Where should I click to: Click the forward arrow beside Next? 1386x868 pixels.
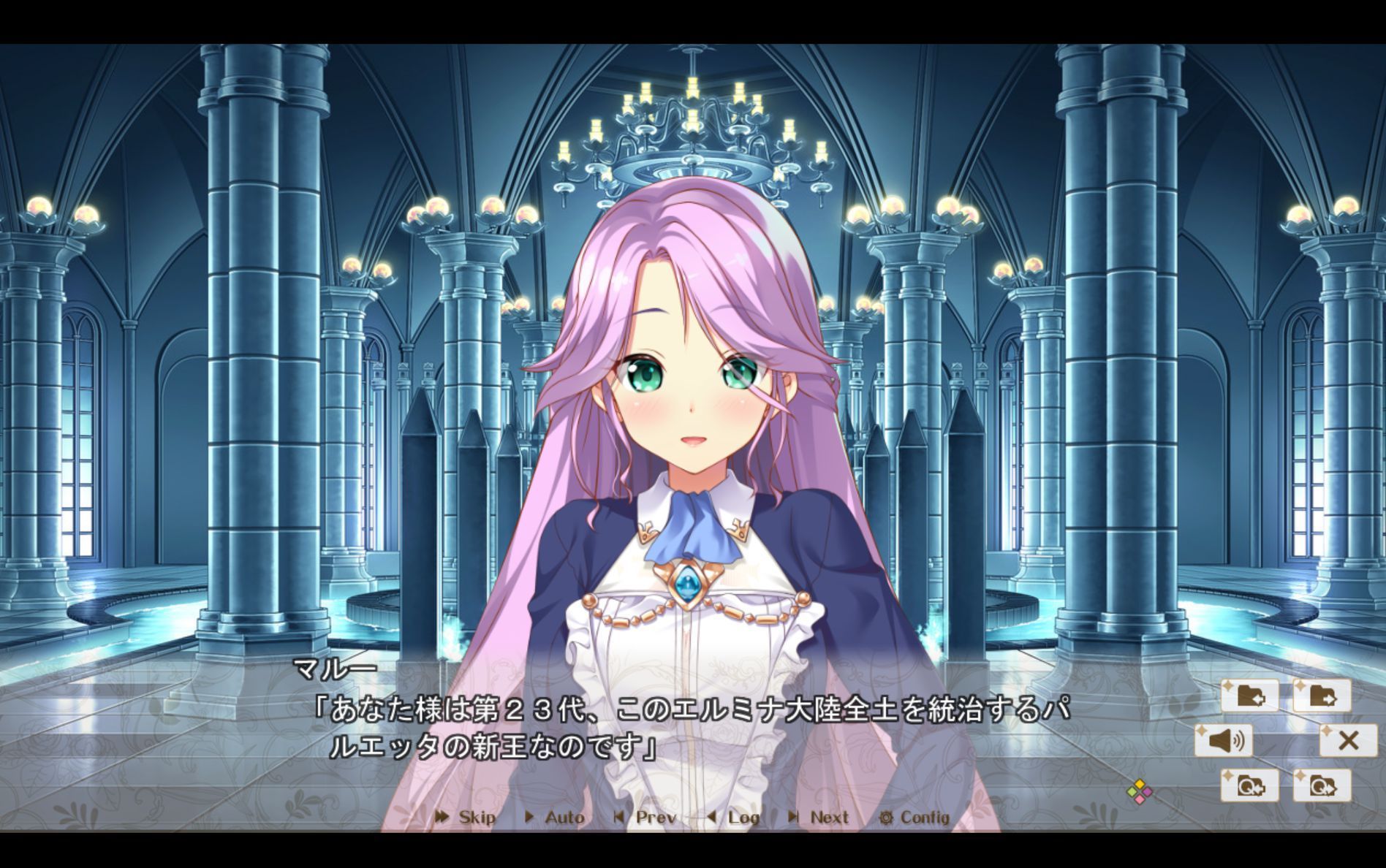pos(795,818)
